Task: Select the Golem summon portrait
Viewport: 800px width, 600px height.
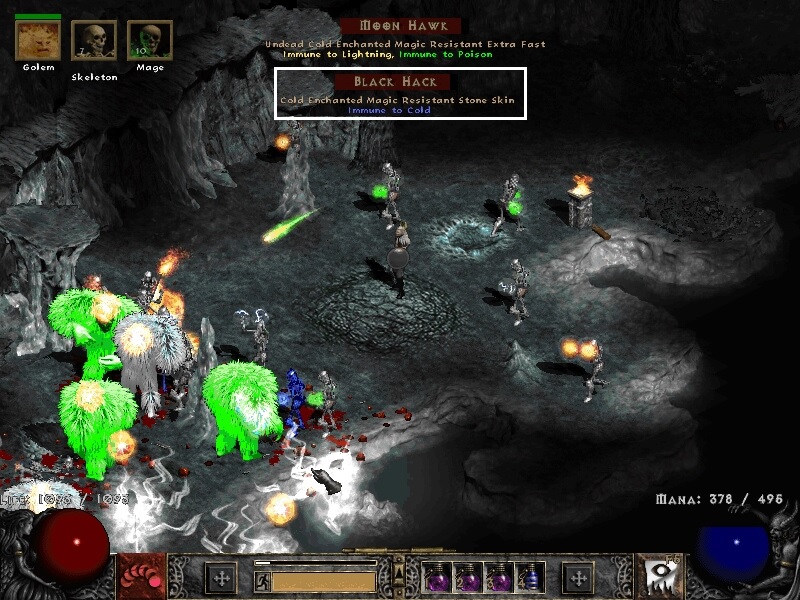Action: click(x=38, y=40)
